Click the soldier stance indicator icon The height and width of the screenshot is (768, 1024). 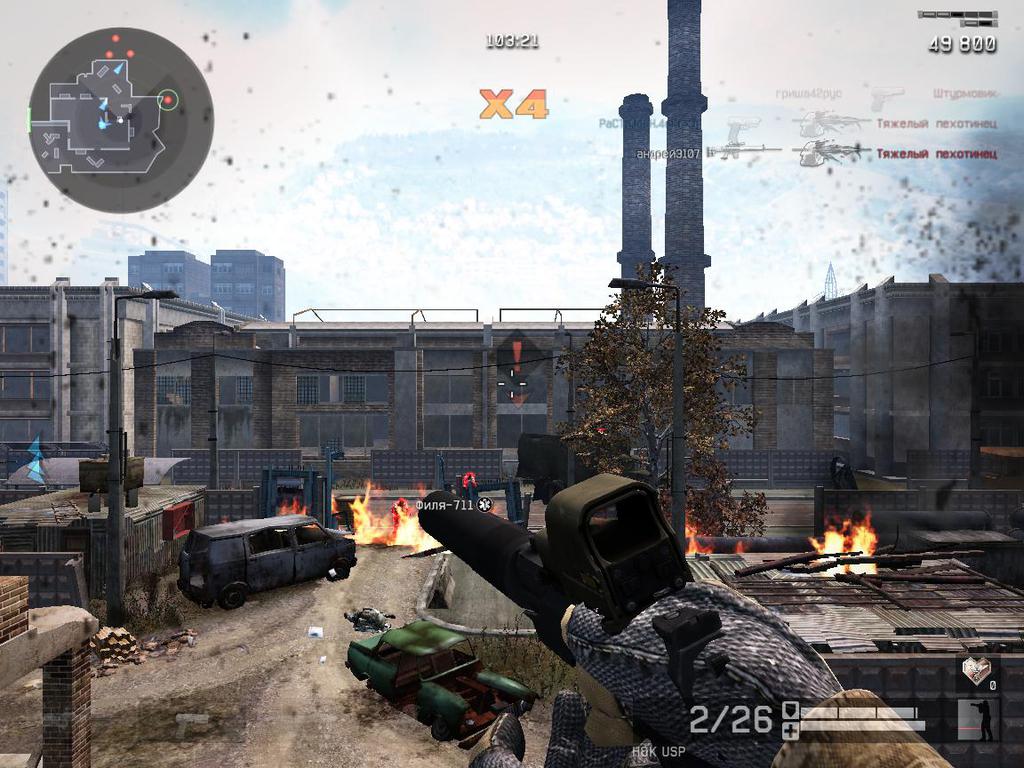point(977,720)
